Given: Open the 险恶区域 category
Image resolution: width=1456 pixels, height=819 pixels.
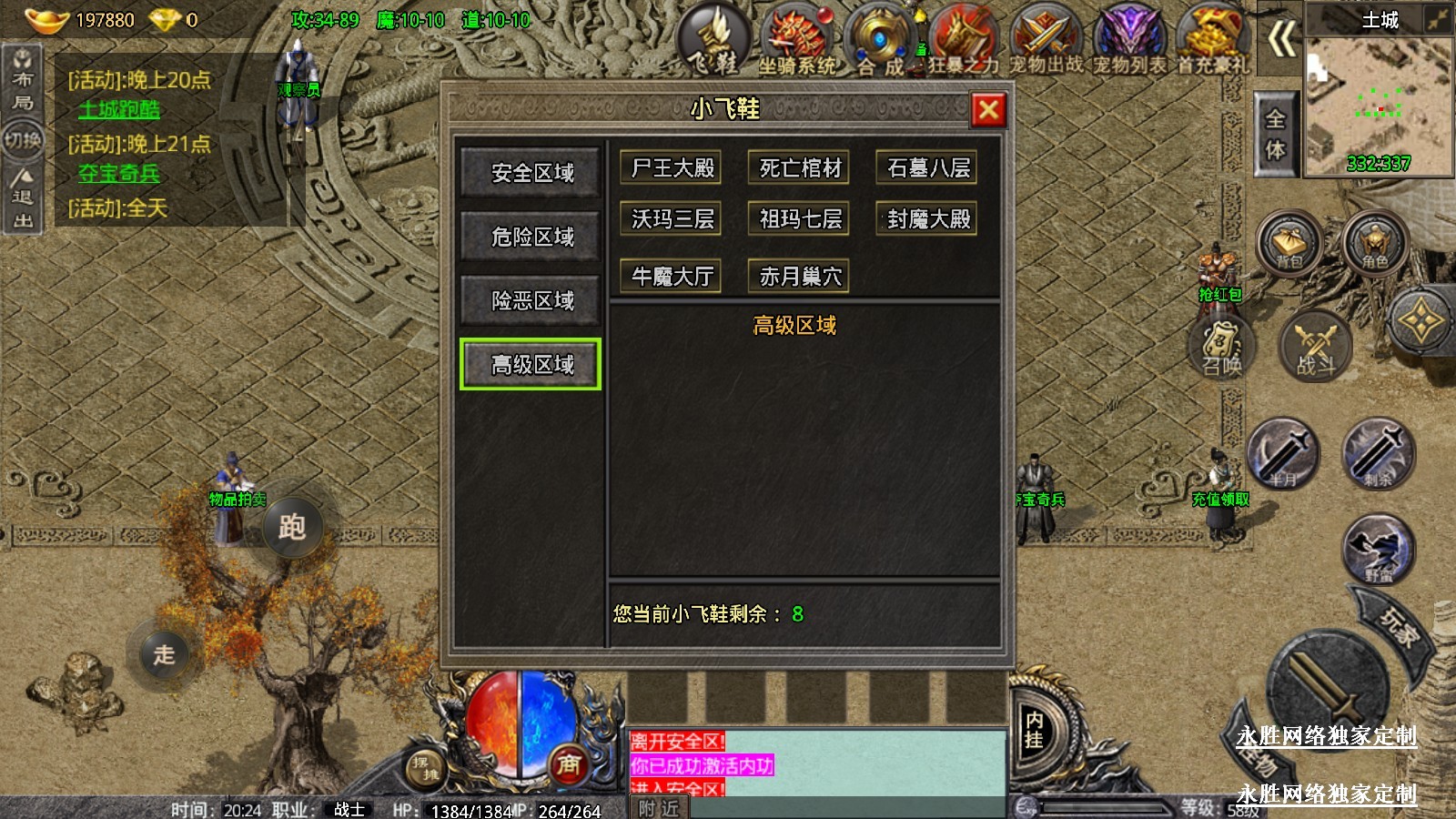Looking at the screenshot, I should tap(532, 300).
